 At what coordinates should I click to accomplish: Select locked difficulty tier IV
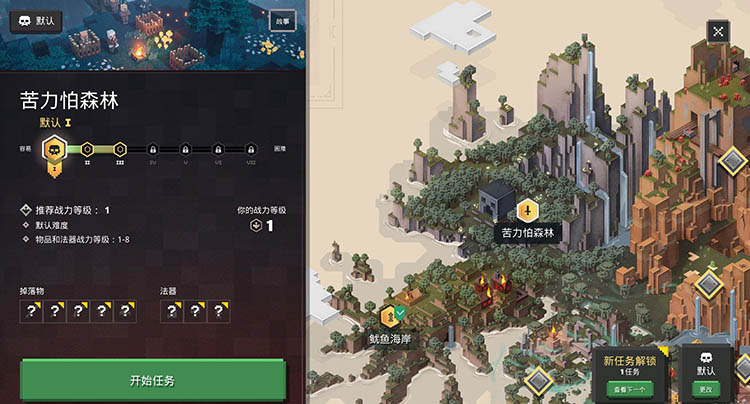pyautogui.click(x=152, y=150)
